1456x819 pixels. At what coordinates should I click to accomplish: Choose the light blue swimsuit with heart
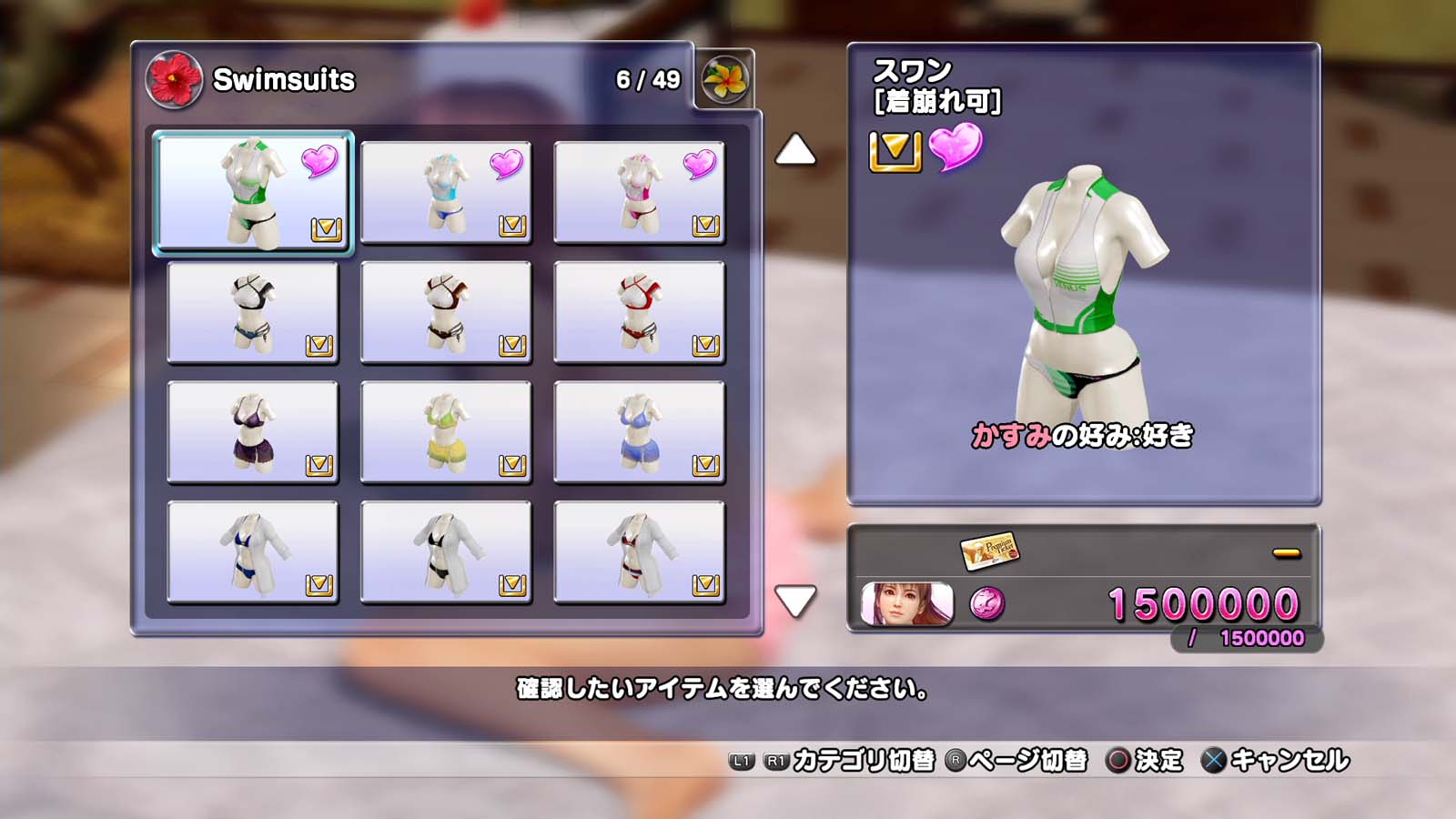(446, 193)
